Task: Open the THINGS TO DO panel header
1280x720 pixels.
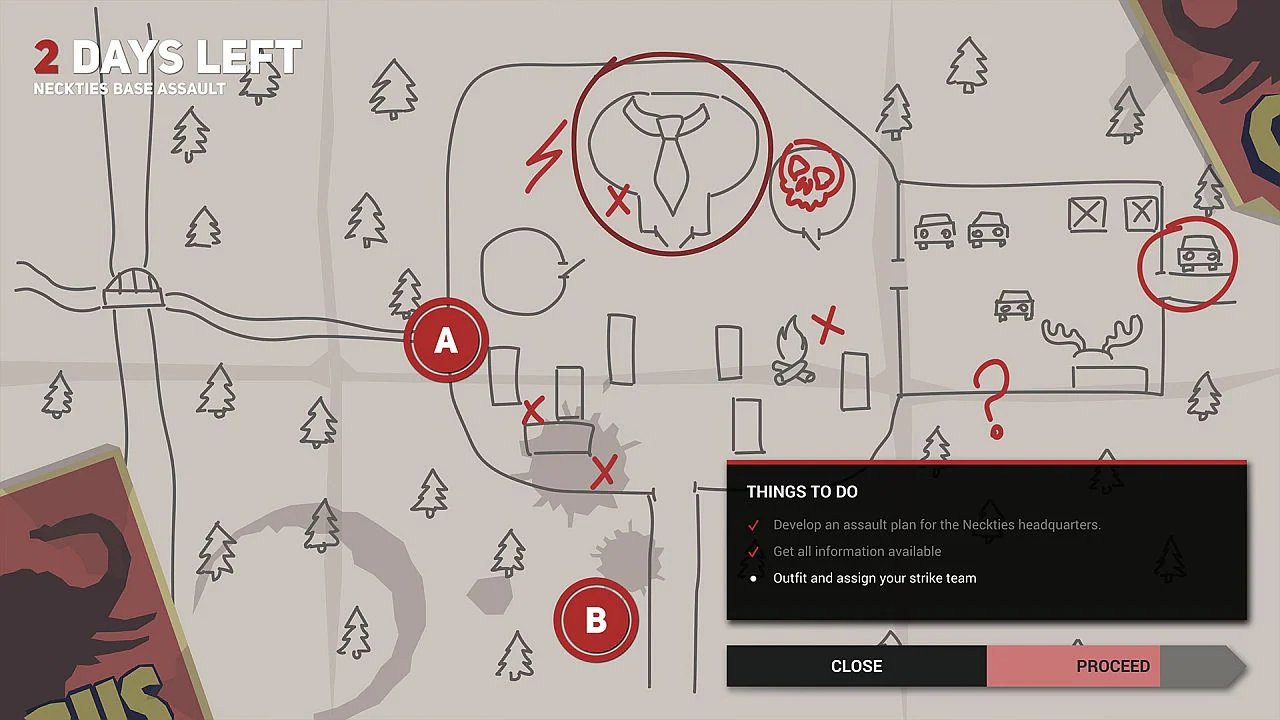Action: (x=802, y=491)
